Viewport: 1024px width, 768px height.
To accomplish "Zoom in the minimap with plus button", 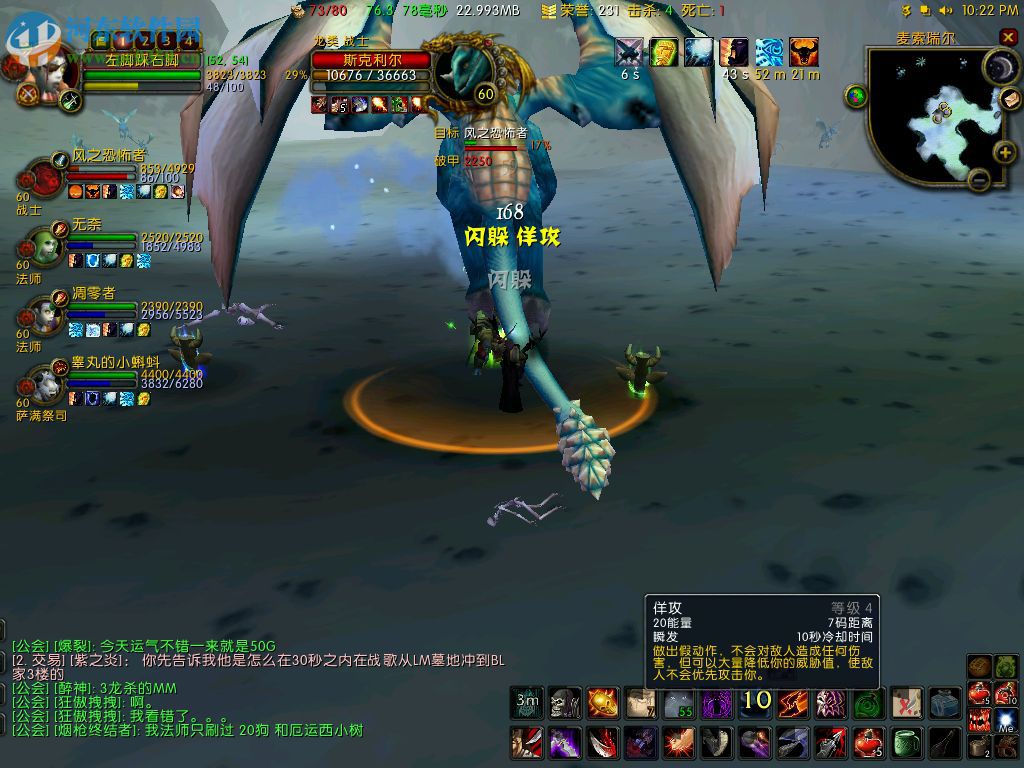I will (1005, 153).
